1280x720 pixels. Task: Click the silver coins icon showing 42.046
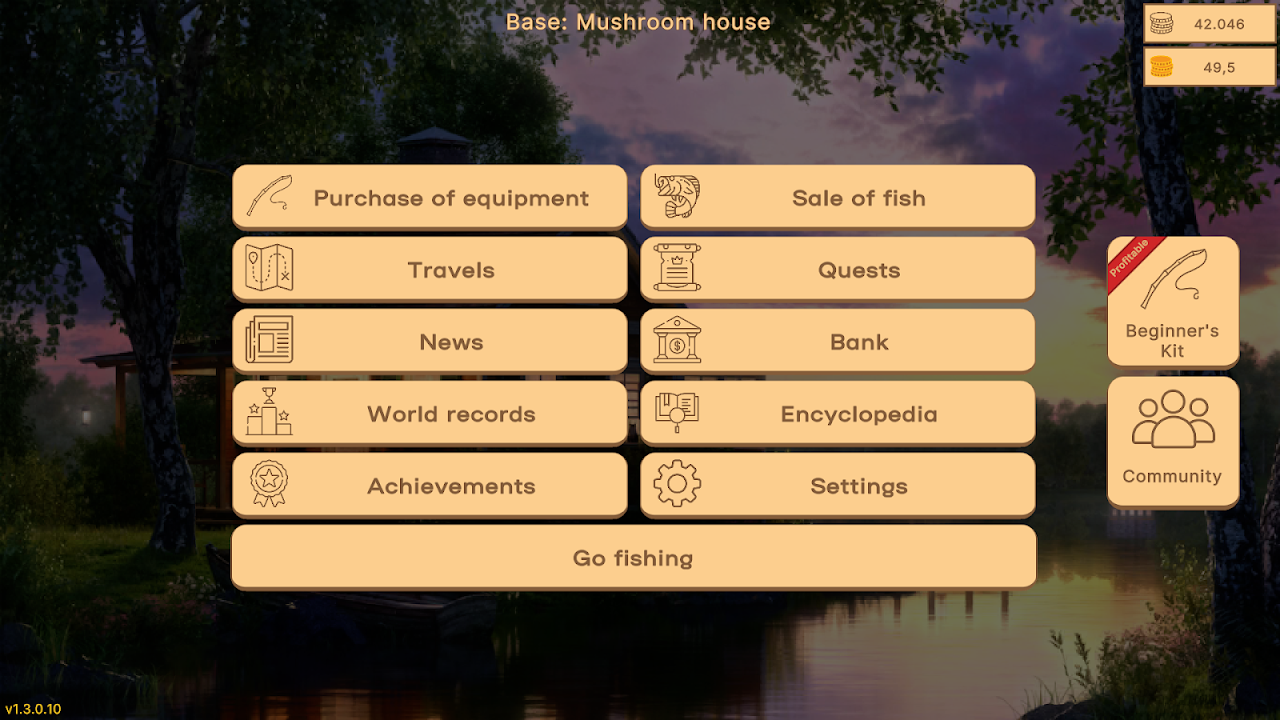point(1162,24)
